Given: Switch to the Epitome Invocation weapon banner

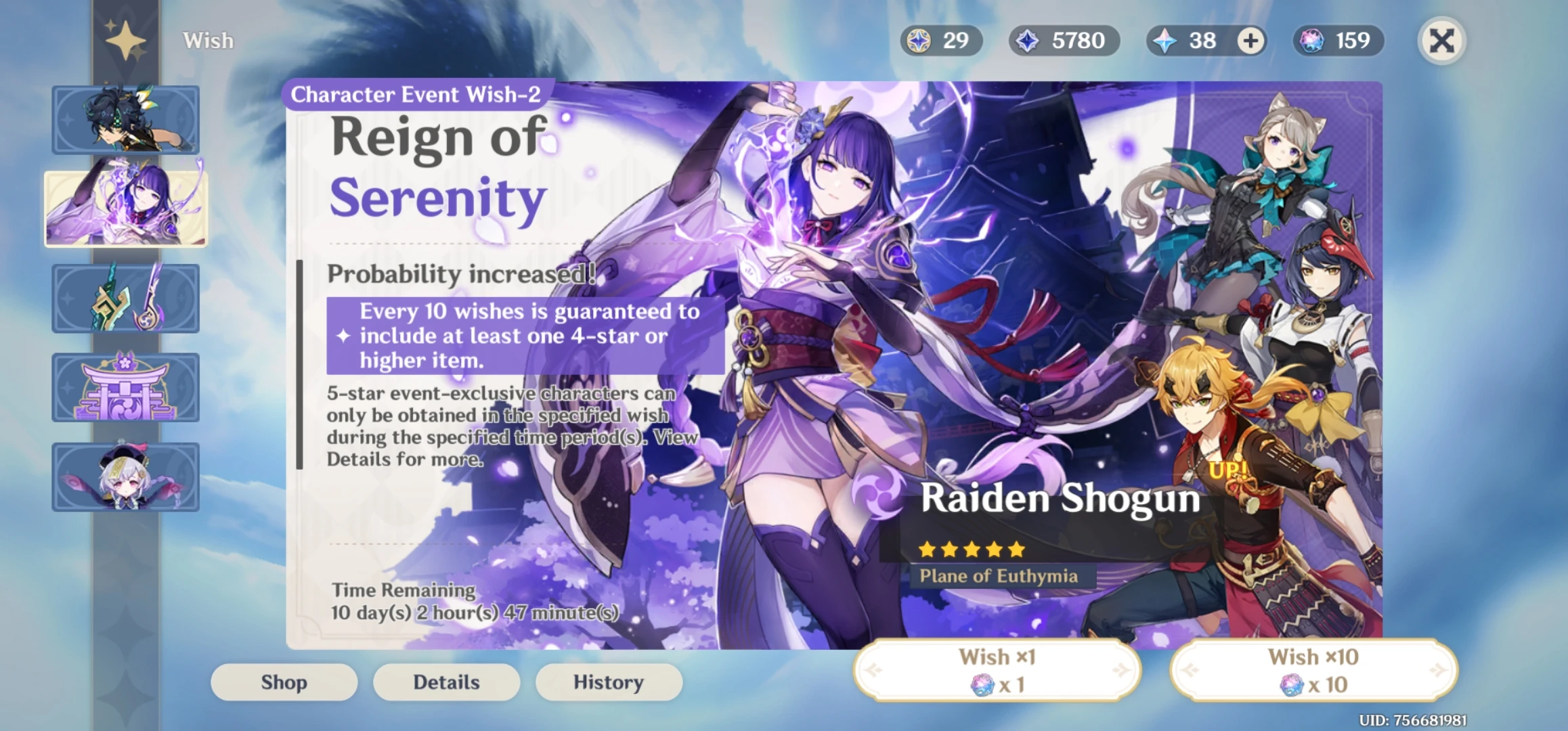Looking at the screenshot, I should tap(126, 298).
